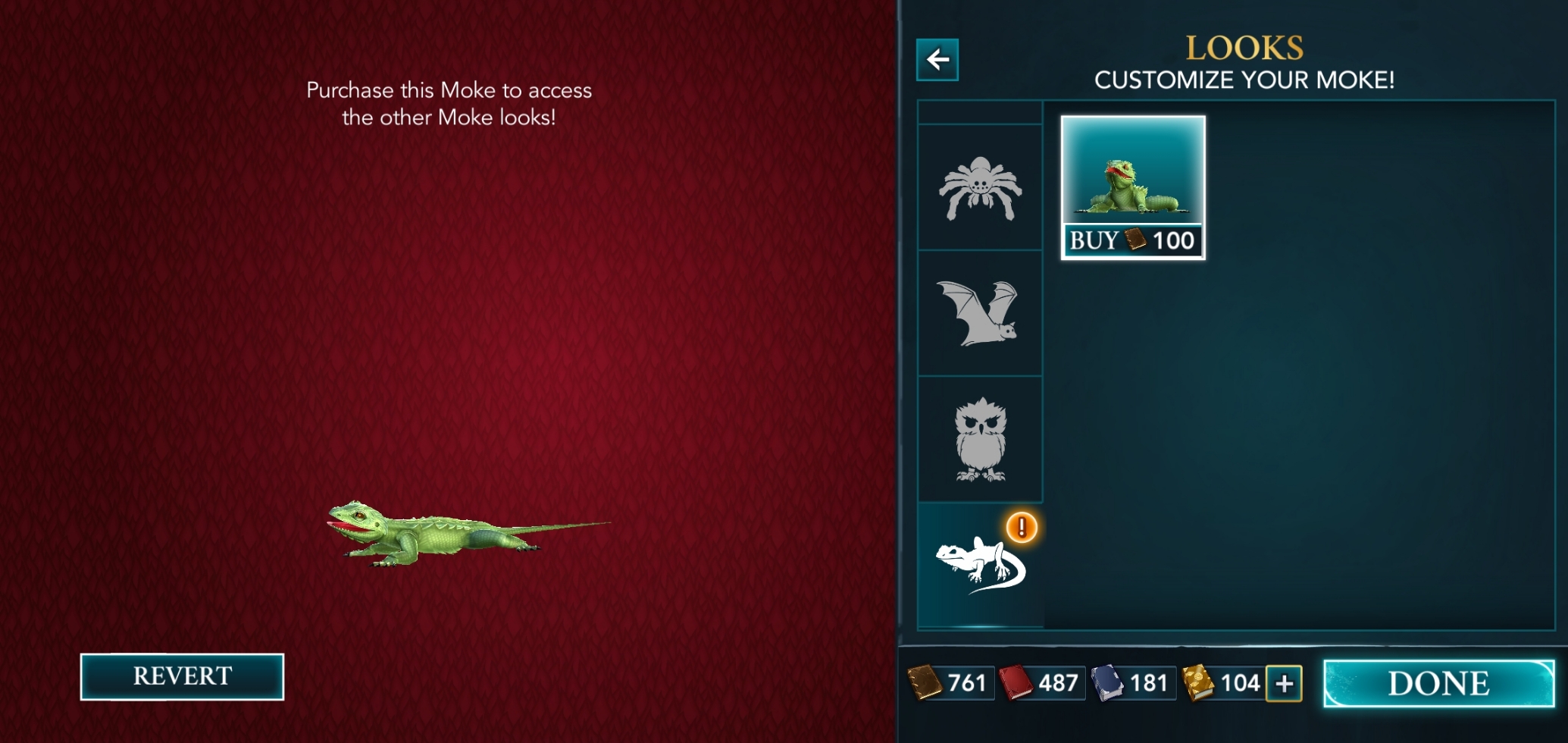
Task: Open the owl creature category
Action: tap(980, 440)
